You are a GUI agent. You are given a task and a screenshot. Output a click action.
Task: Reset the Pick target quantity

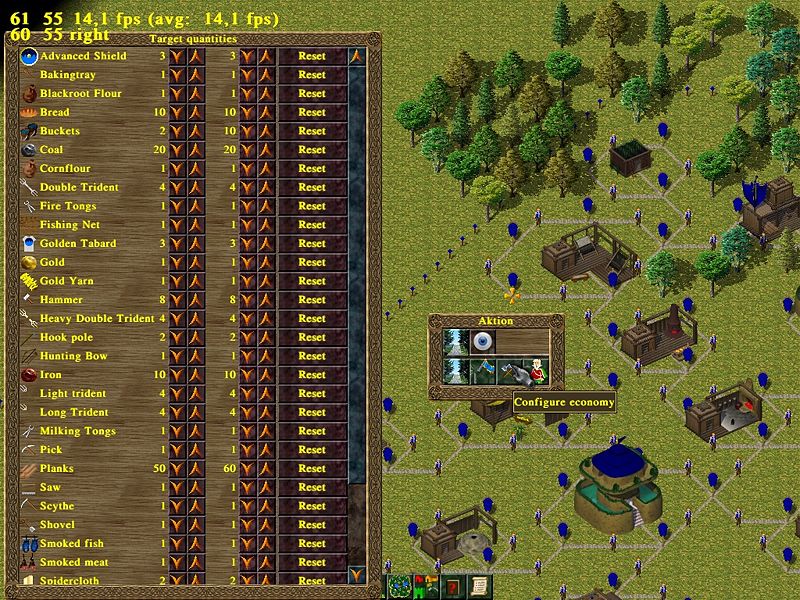311,450
